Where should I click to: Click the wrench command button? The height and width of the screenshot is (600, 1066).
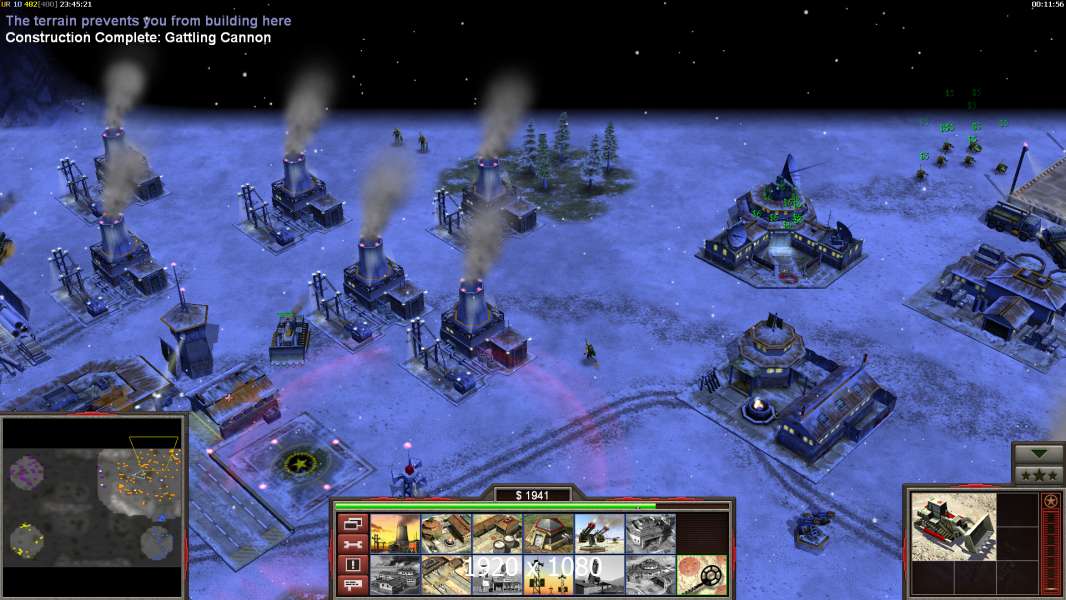click(352, 544)
